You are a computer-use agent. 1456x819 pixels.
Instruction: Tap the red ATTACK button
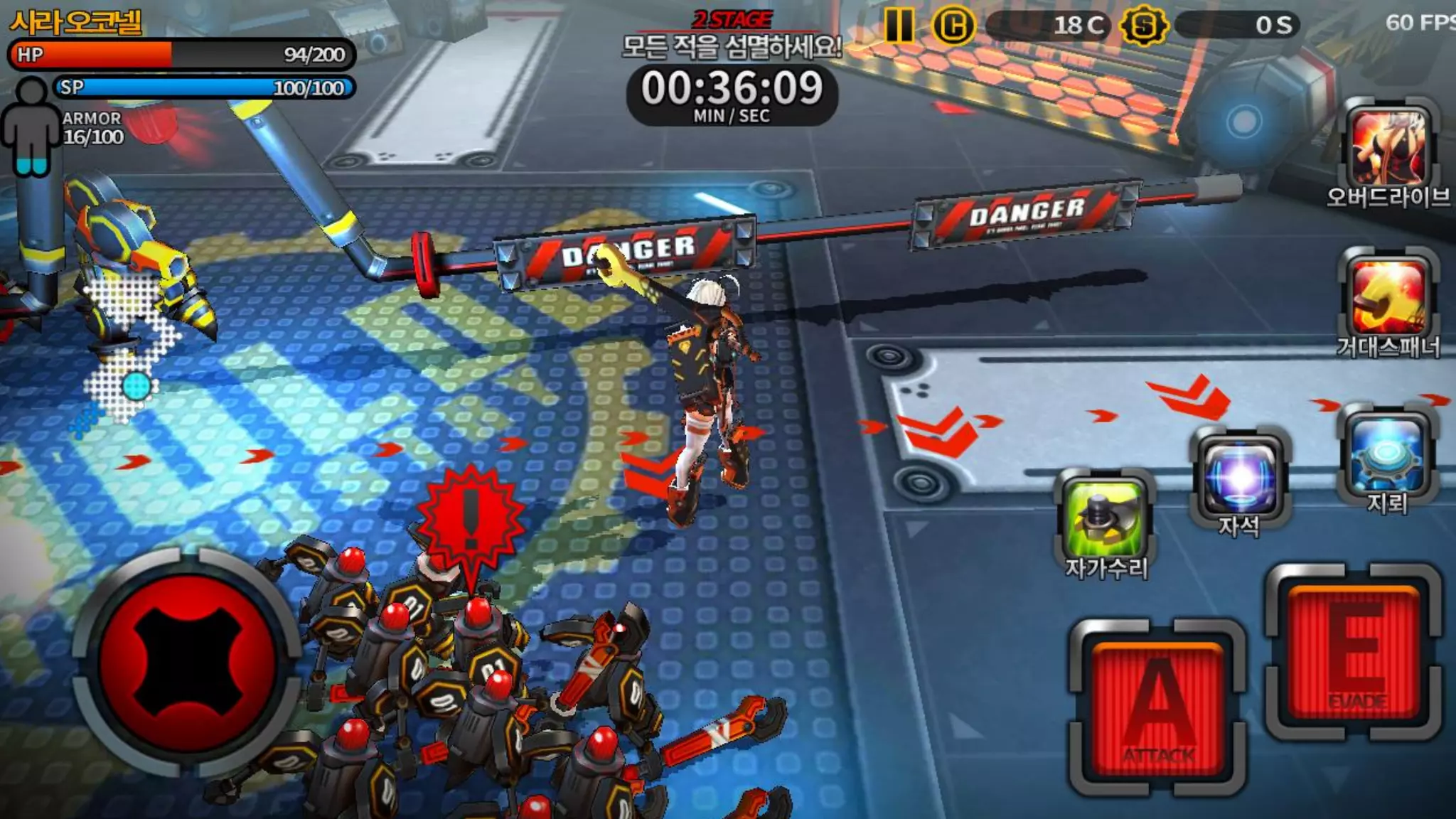point(1158,708)
